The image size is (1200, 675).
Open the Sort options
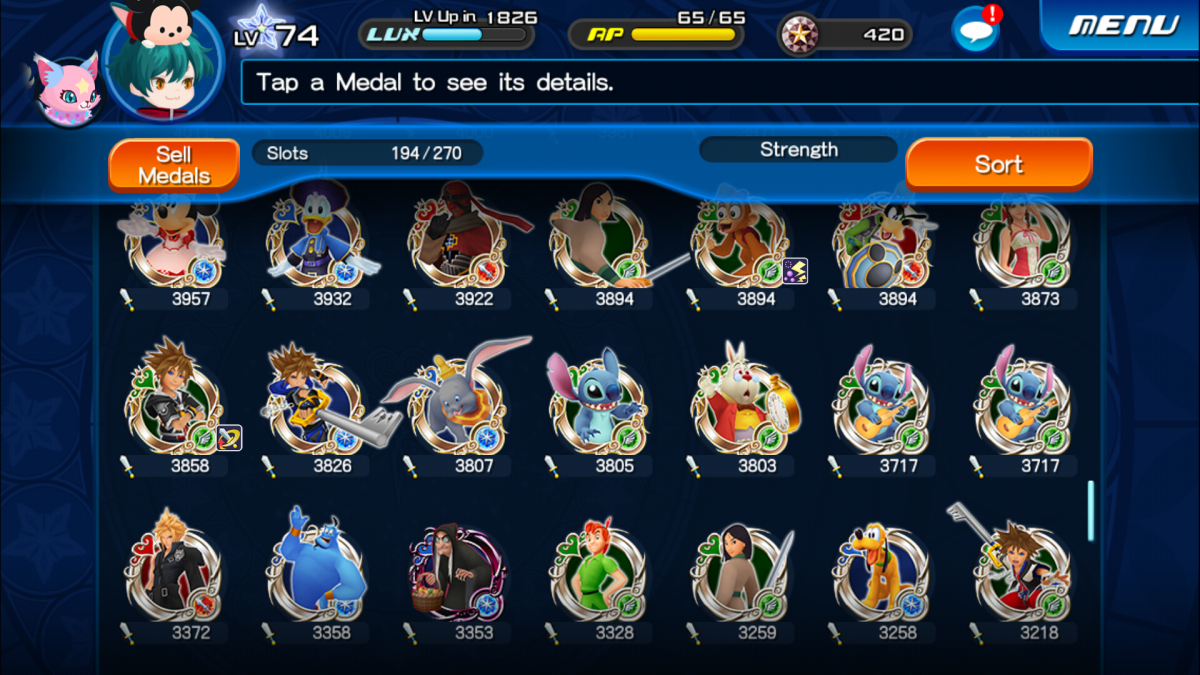click(x=998, y=164)
